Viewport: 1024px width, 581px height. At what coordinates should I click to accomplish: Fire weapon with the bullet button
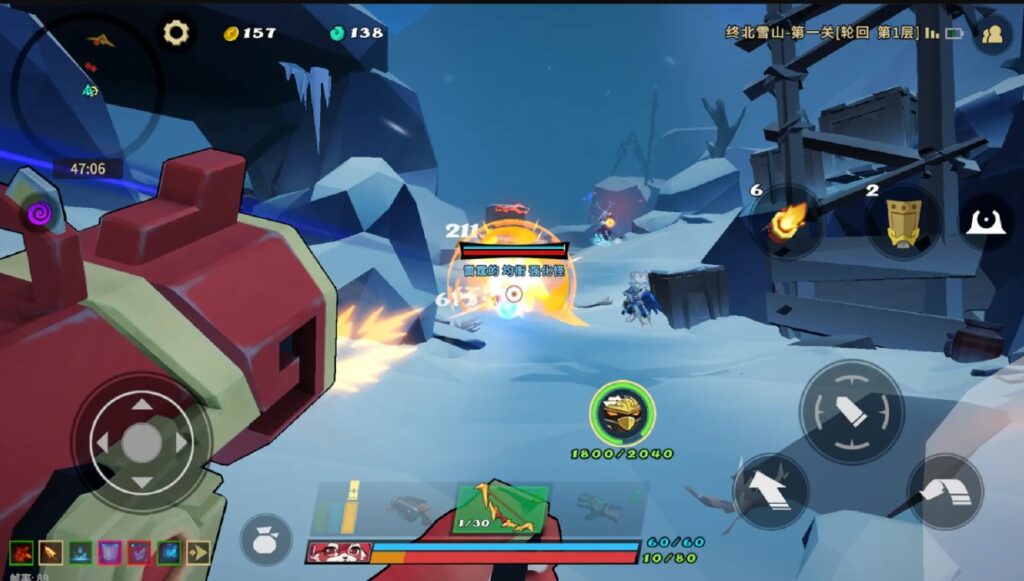pyautogui.click(x=851, y=412)
